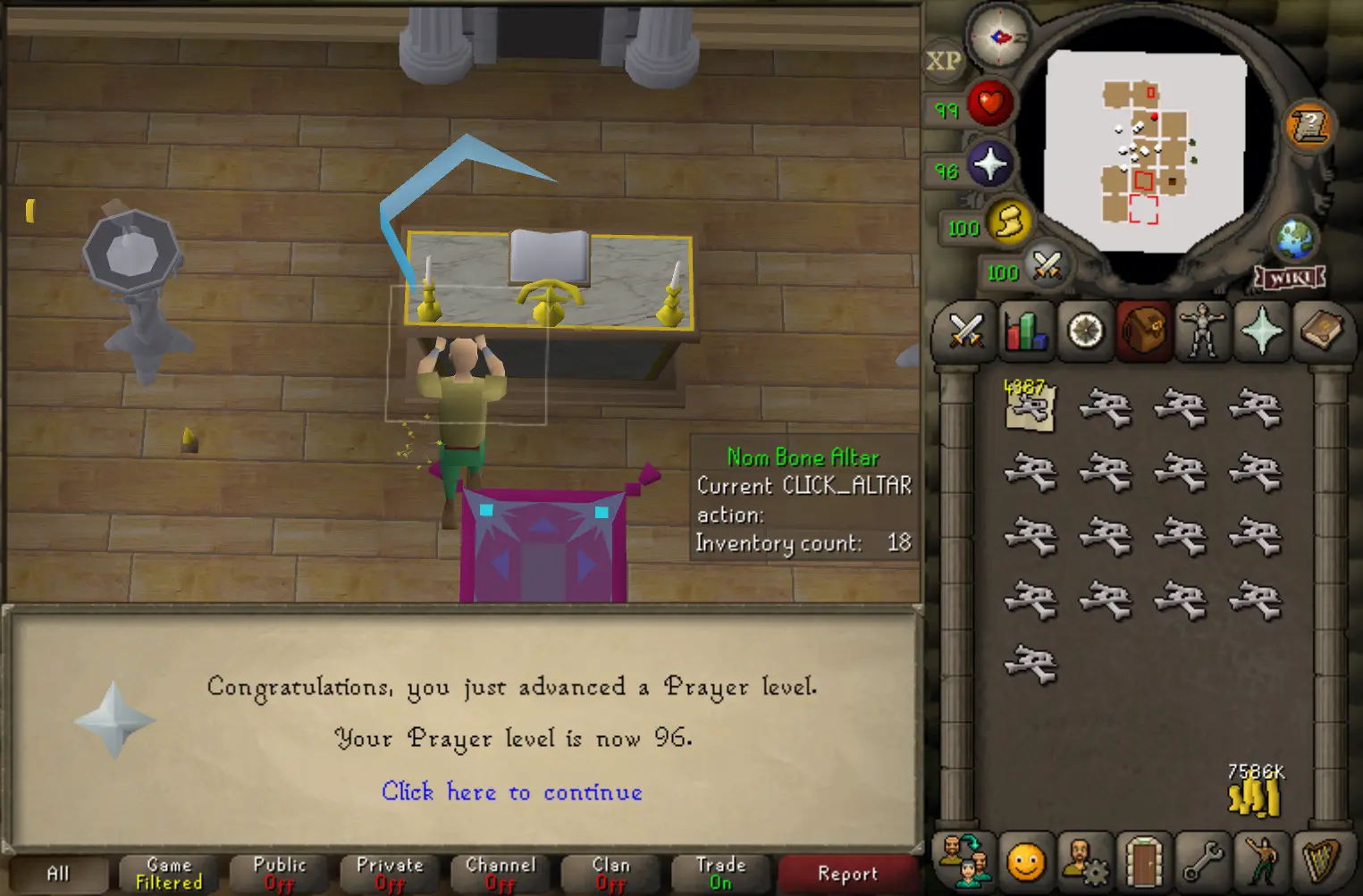Open the Spellbook tab
Image resolution: width=1363 pixels, height=896 pixels.
[1320, 331]
